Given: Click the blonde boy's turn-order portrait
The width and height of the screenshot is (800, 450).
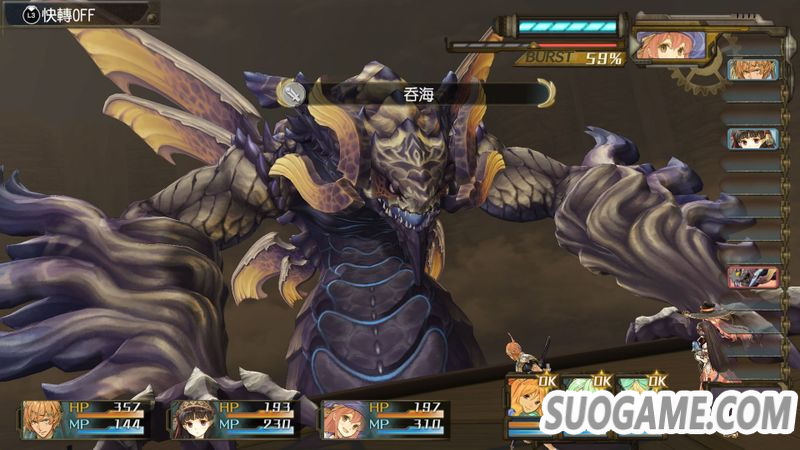Looking at the screenshot, I should [x=752, y=70].
